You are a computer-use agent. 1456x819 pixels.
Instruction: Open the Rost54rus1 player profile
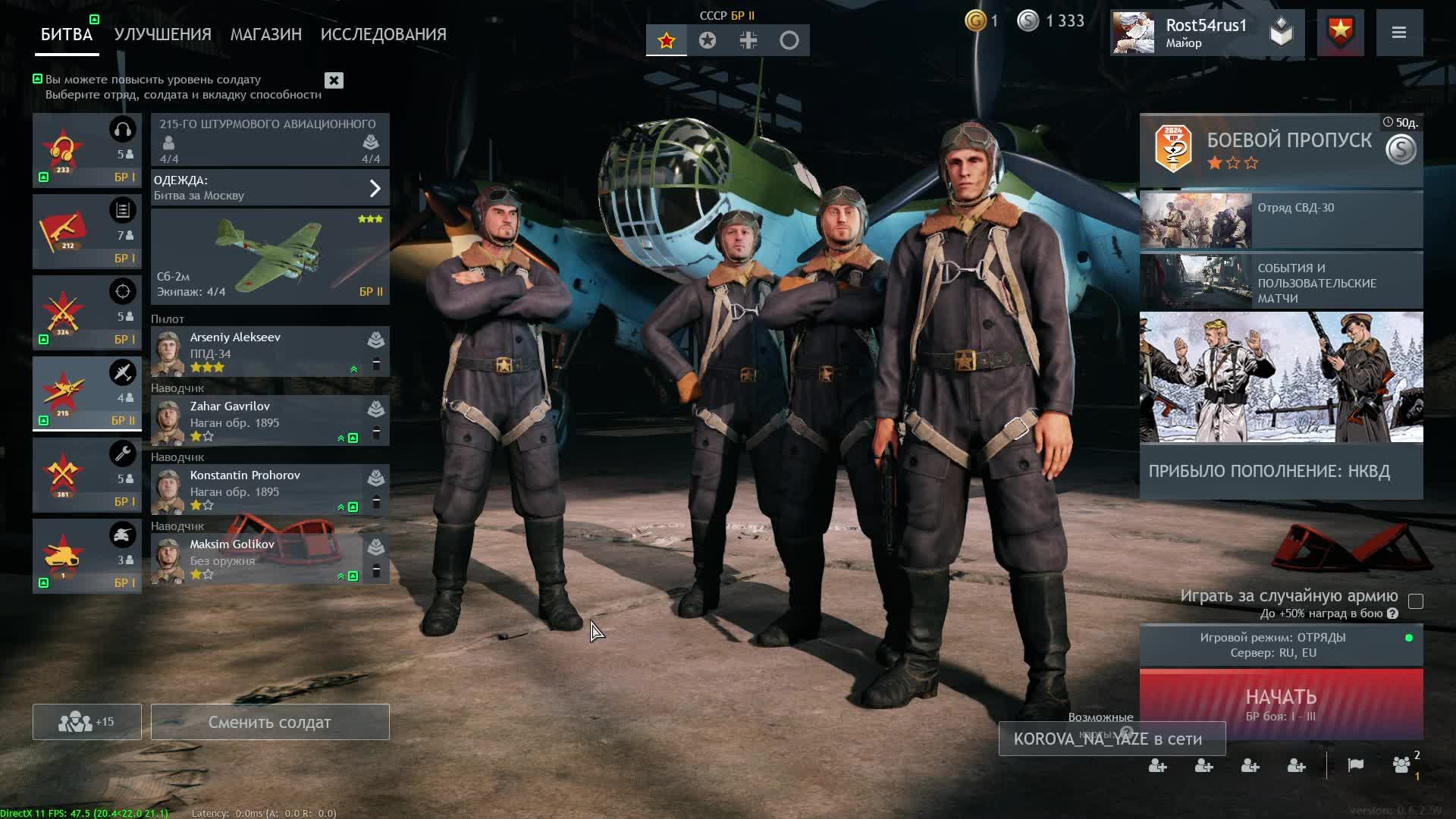click(x=1191, y=33)
